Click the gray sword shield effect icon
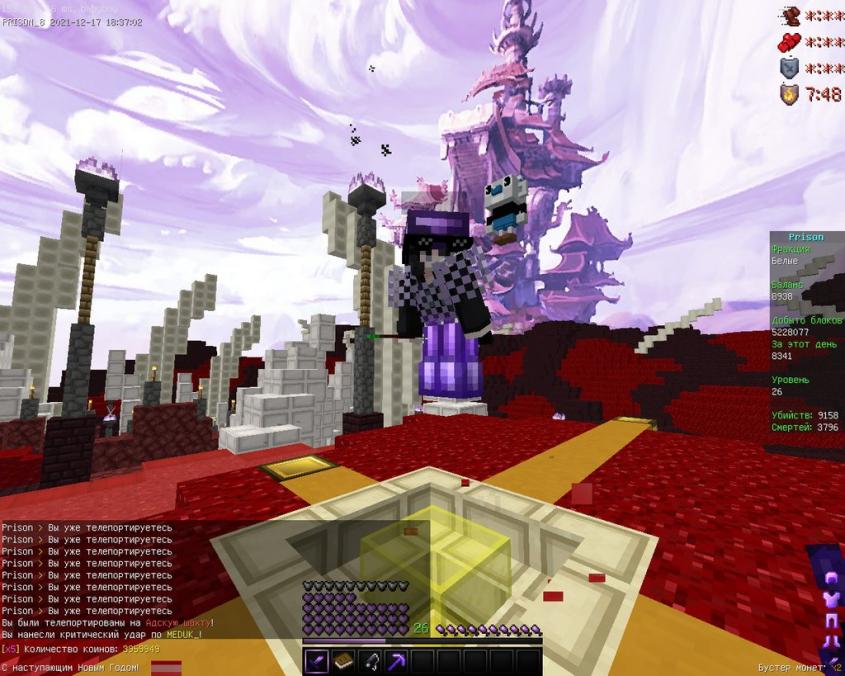The width and height of the screenshot is (845, 676). click(791, 68)
